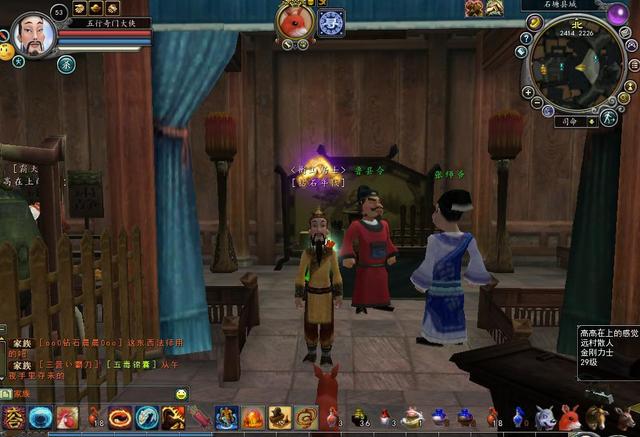Activate the orange fire ring skill
This screenshot has height=437, width=640.
pos(121,418)
